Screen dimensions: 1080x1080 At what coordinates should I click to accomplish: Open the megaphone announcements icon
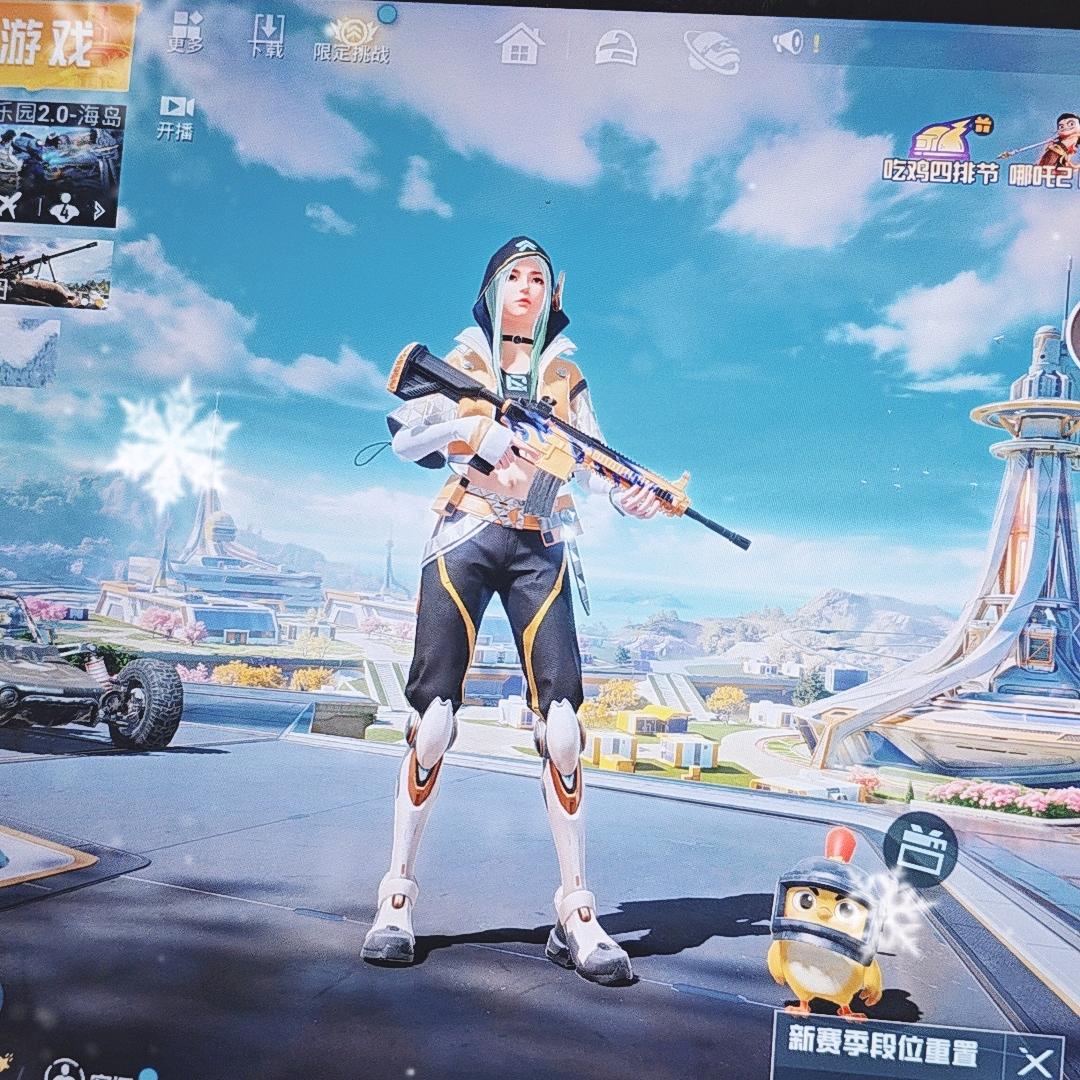pyautogui.click(x=791, y=42)
